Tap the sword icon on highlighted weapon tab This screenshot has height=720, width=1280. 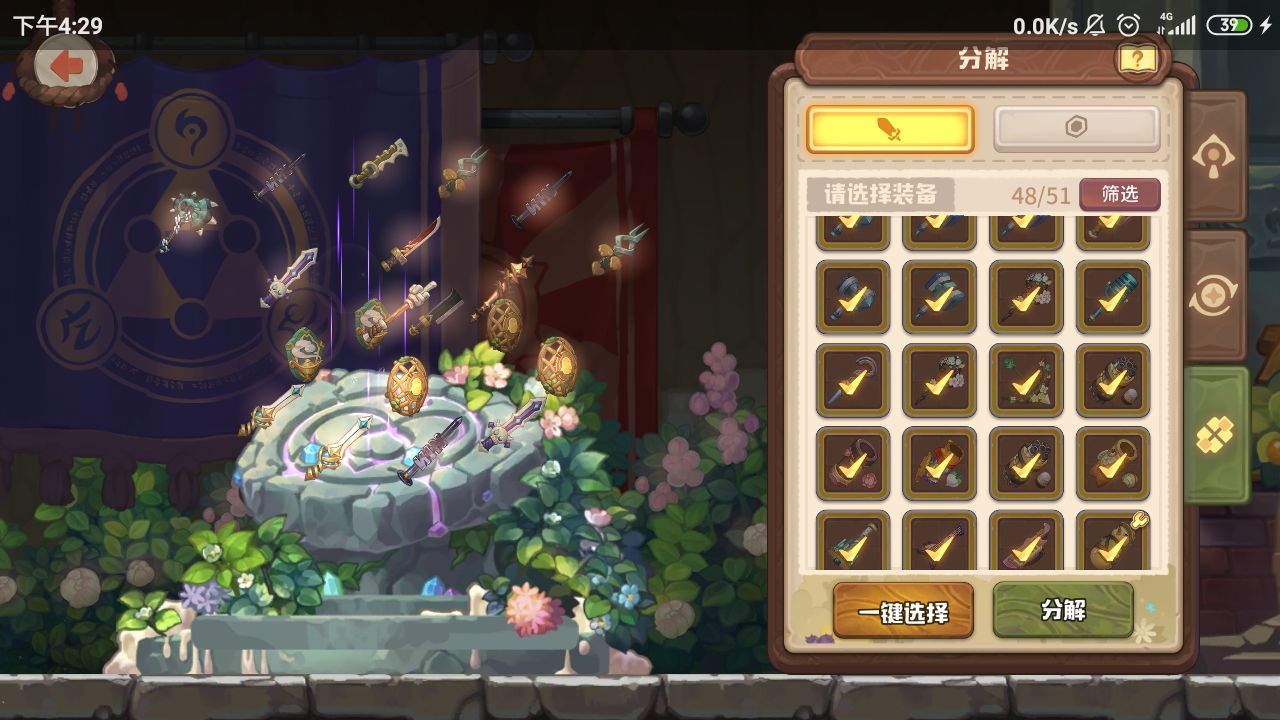886,129
